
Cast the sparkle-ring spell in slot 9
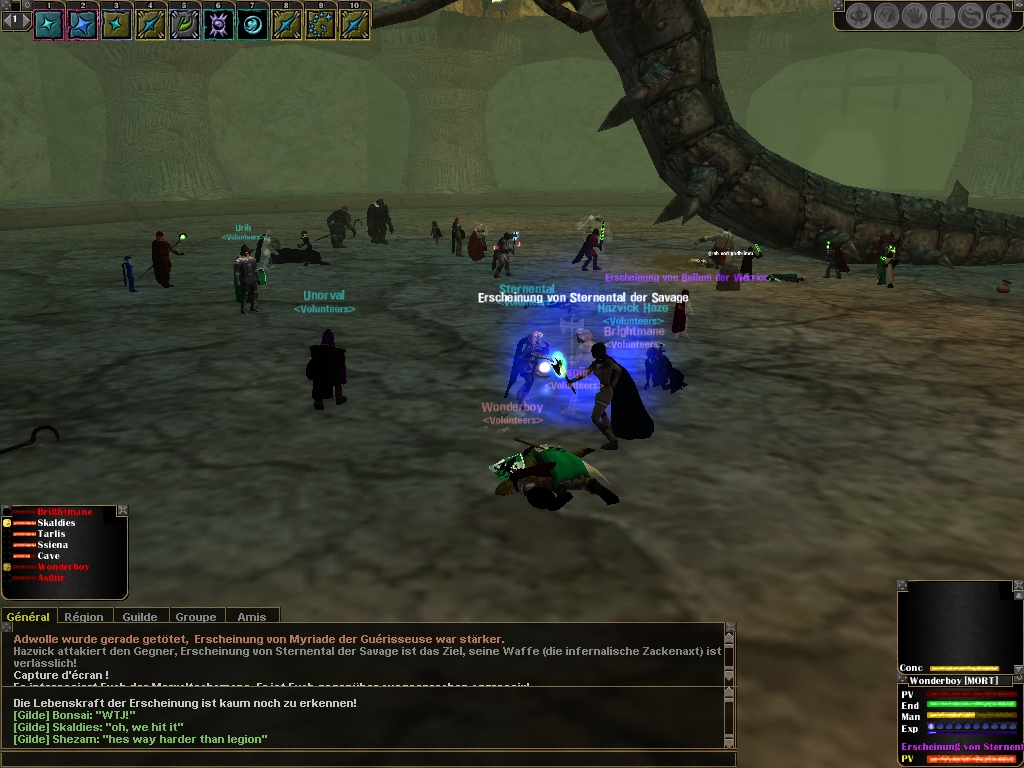[x=321, y=24]
